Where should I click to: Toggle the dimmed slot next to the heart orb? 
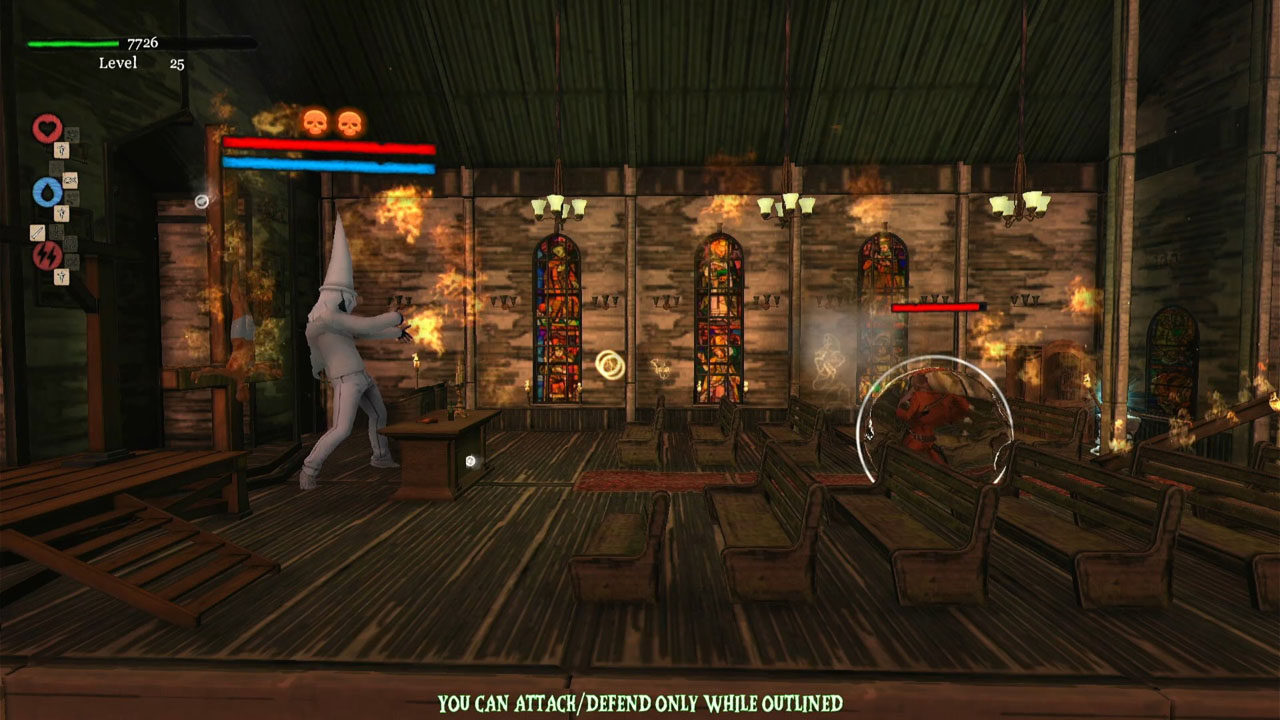[x=71, y=135]
